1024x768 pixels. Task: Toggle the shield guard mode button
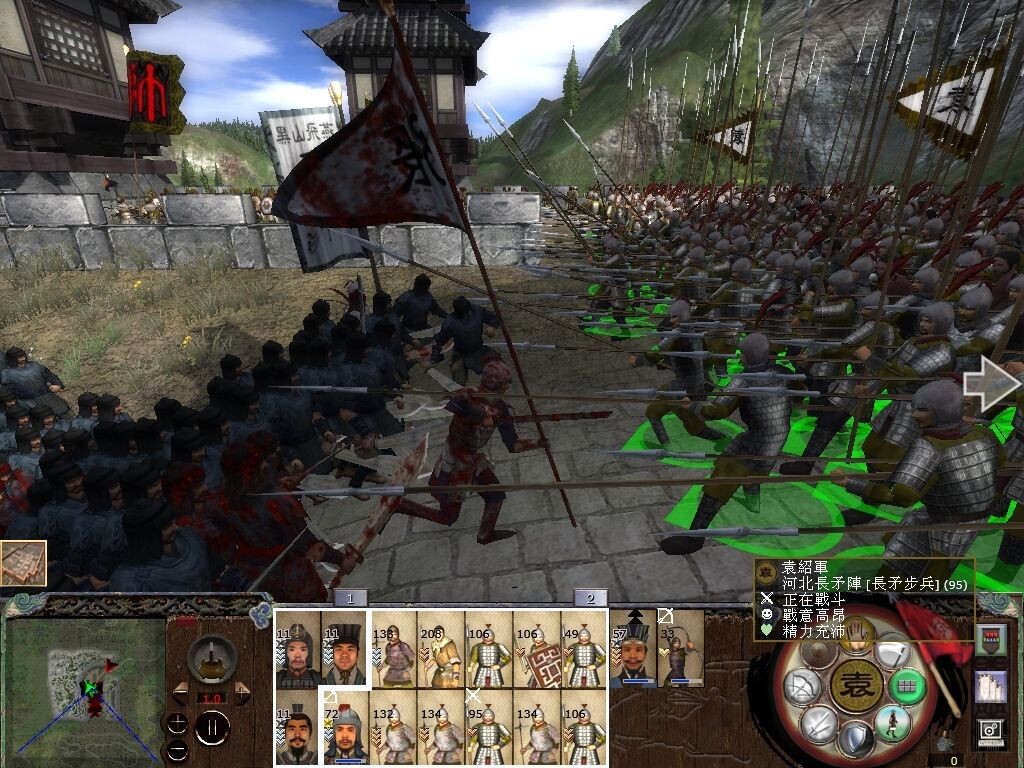tap(854, 741)
